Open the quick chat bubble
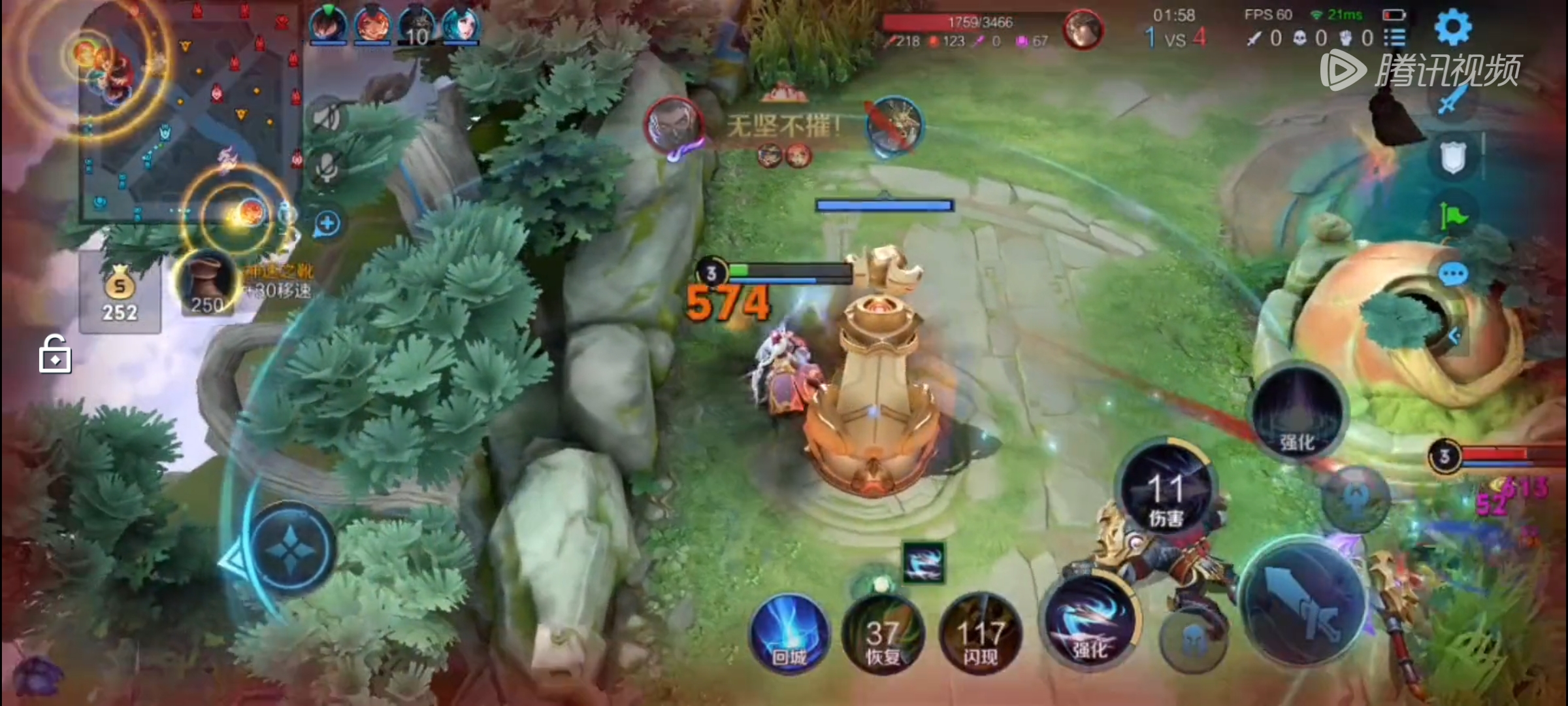Viewport: 1568px width, 706px height. click(x=1453, y=273)
